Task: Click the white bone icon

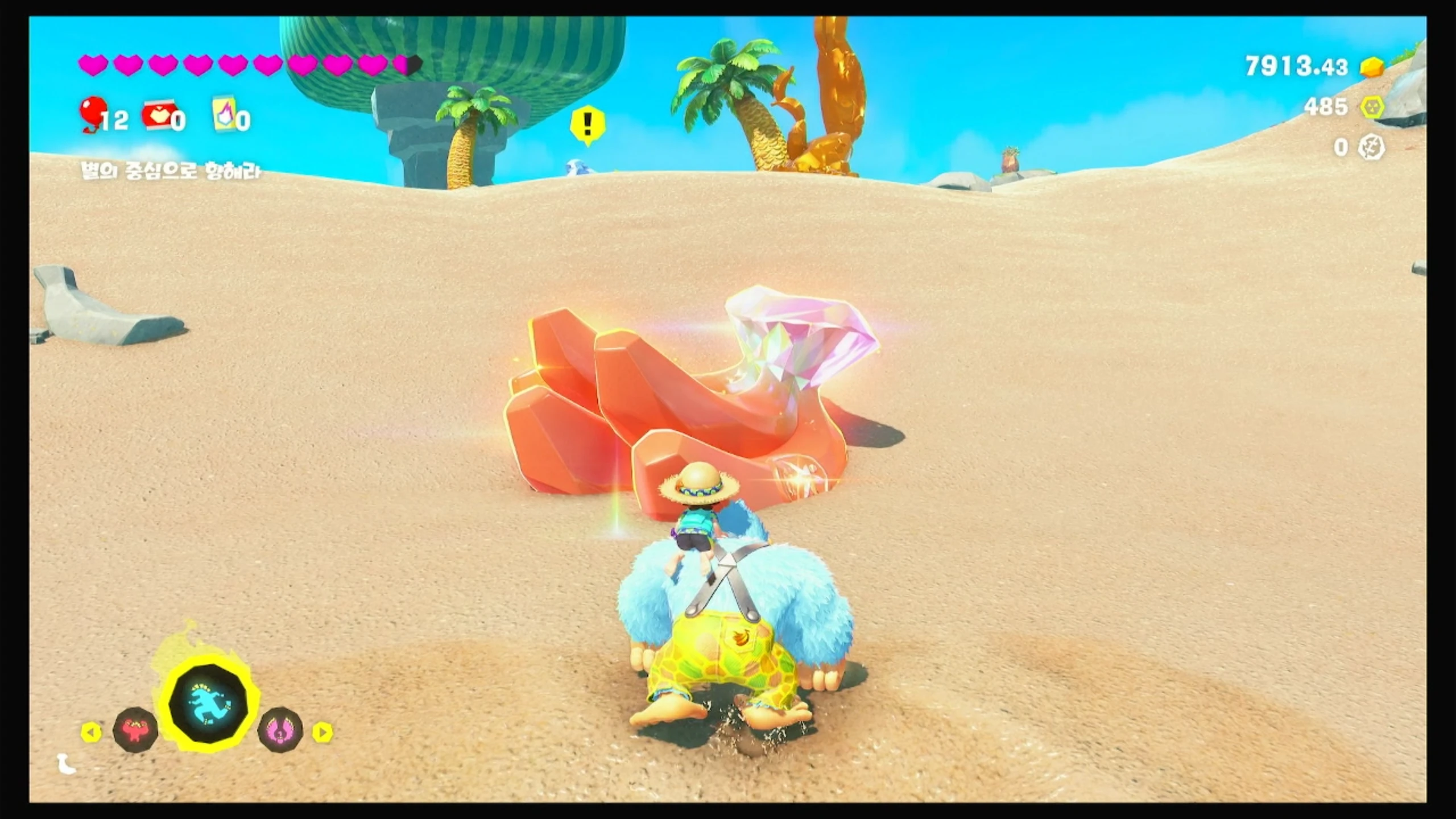Action: pos(67,764)
